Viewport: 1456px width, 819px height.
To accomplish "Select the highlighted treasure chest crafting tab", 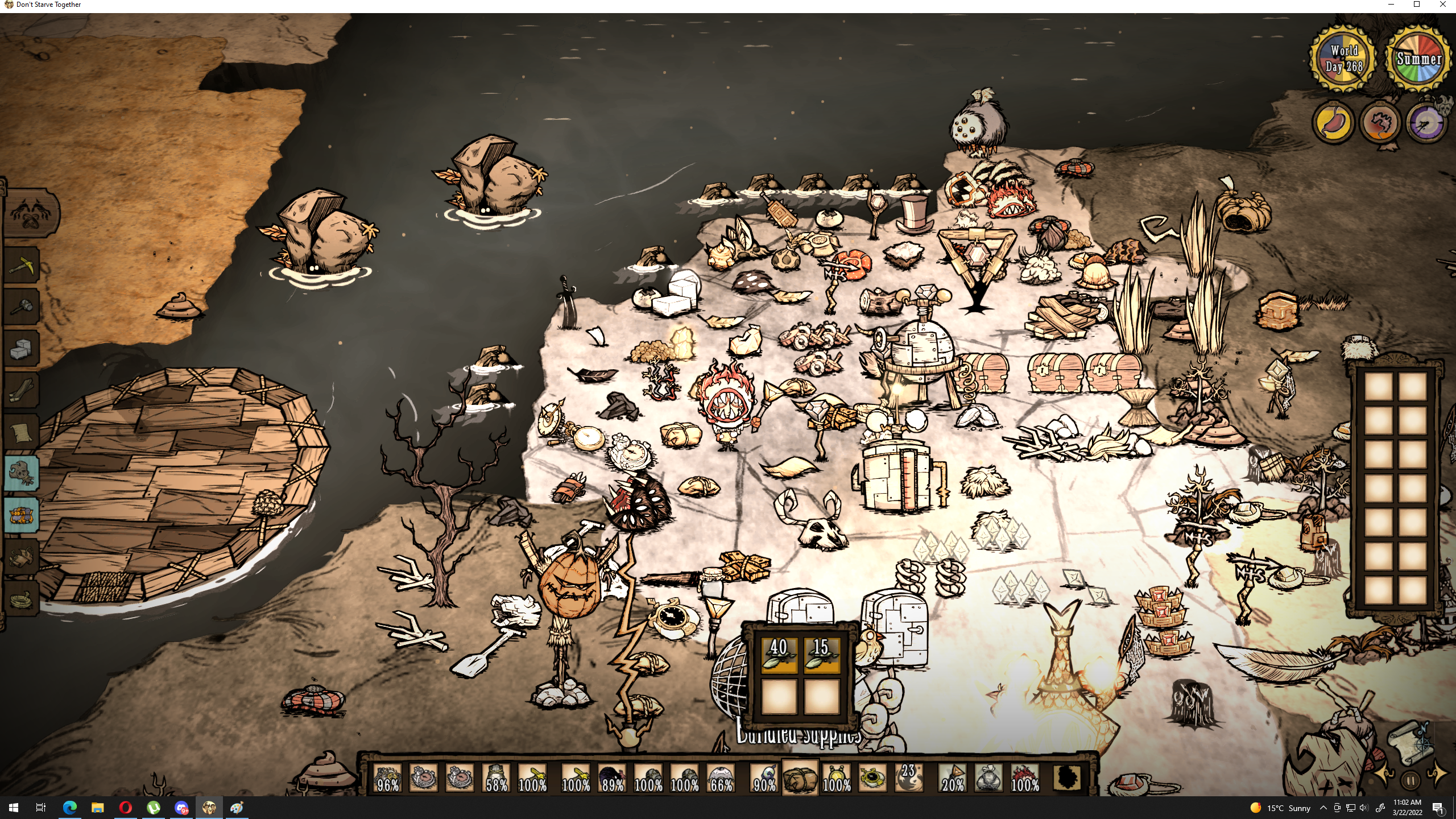I will click(22, 515).
